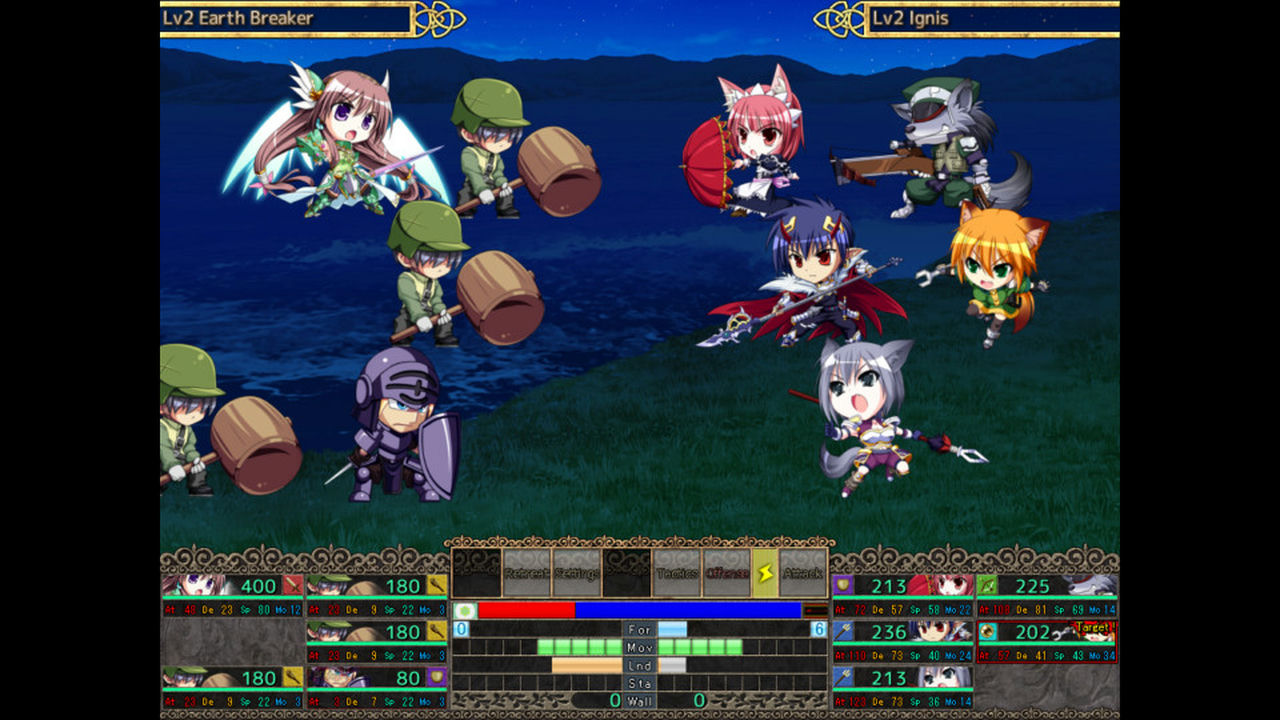1280x720 pixels.
Task: Click the hammer icon next to the top 180 HP soldier
Action: click(x=437, y=585)
